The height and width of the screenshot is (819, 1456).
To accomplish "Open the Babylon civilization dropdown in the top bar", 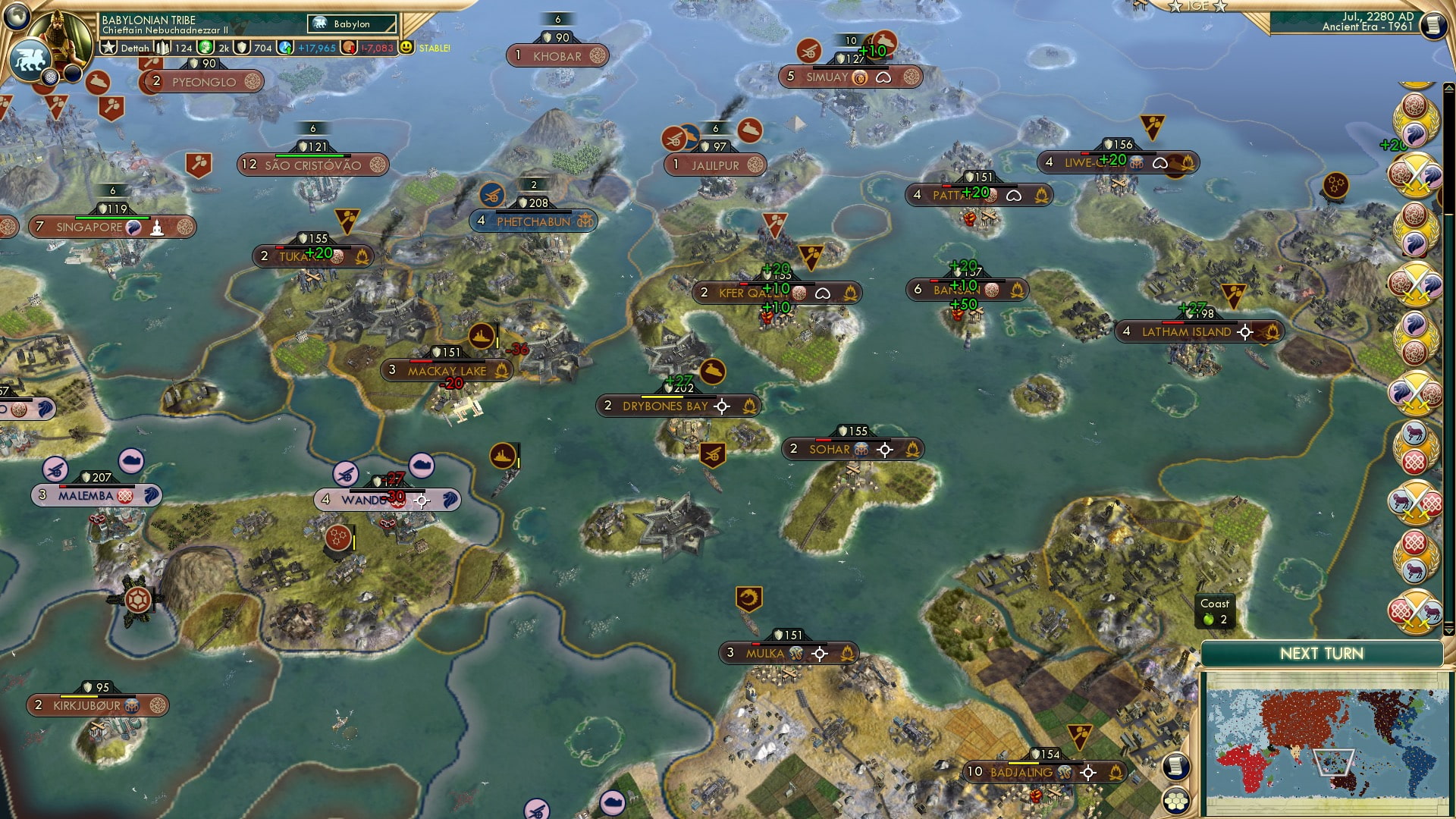I will coord(351,24).
